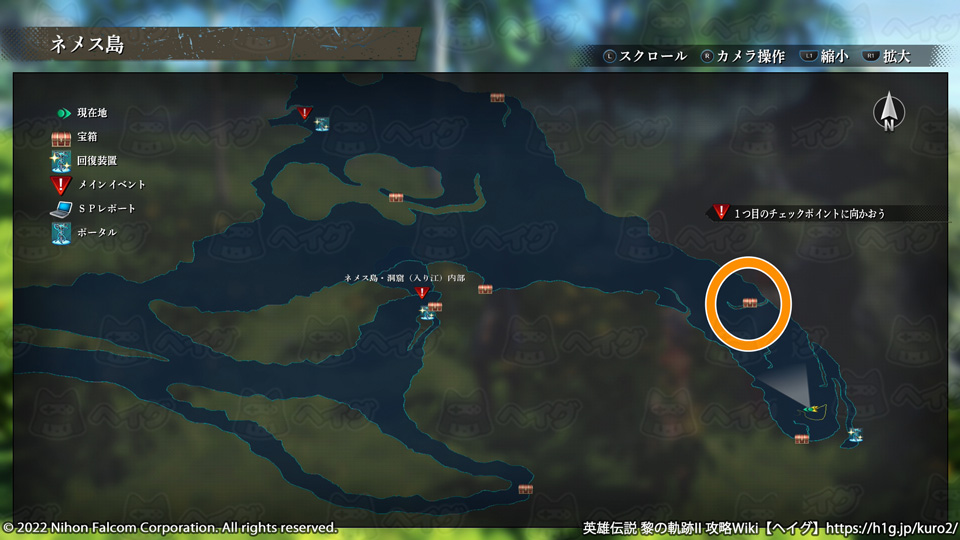
Task: Select the ネメス島・洞窟（入り江）内部 area label
Action: coord(404,277)
